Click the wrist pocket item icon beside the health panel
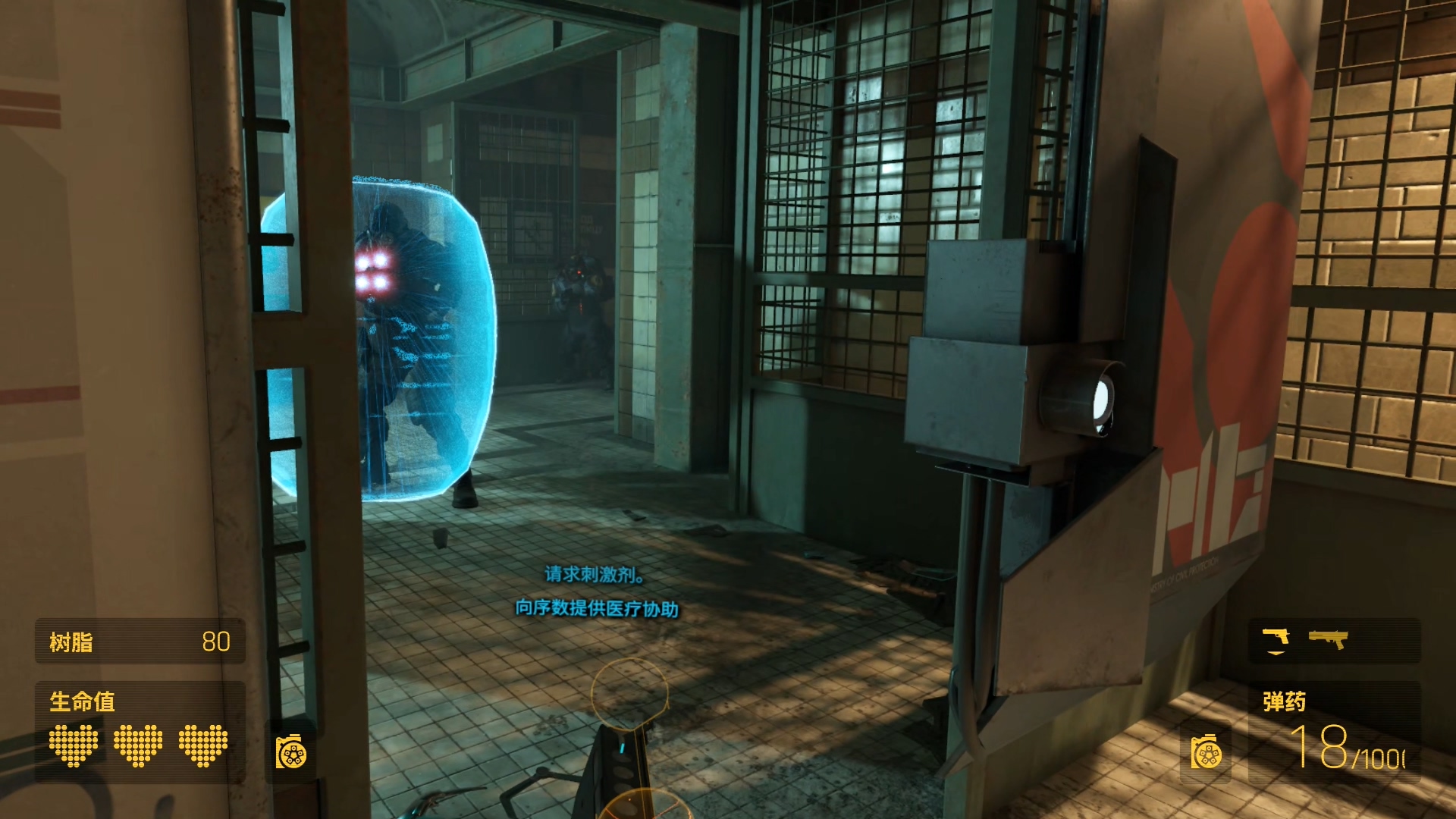Viewport: 1456px width, 819px height. click(291, 752)
